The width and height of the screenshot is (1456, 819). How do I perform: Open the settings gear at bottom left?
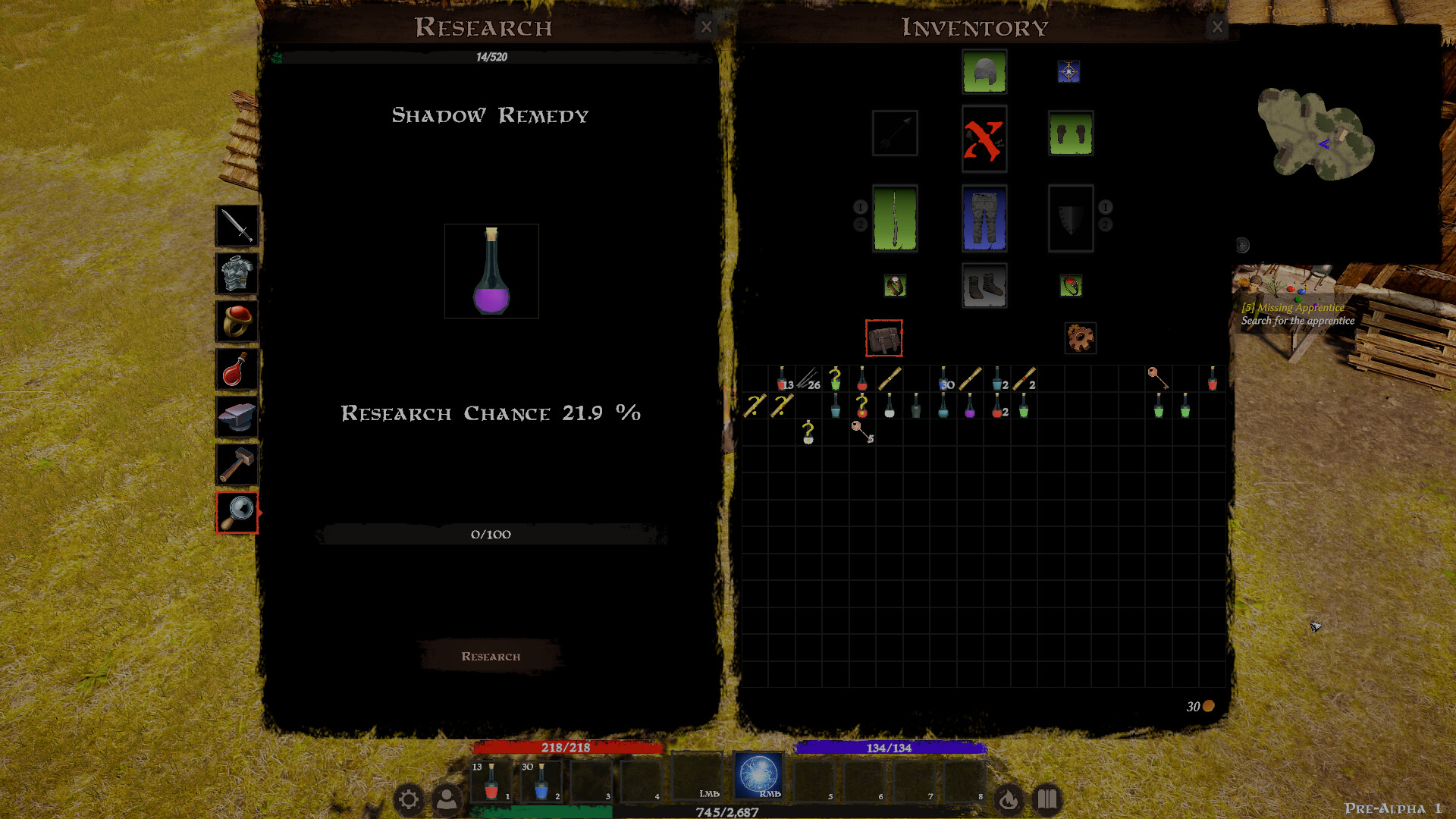410,798
